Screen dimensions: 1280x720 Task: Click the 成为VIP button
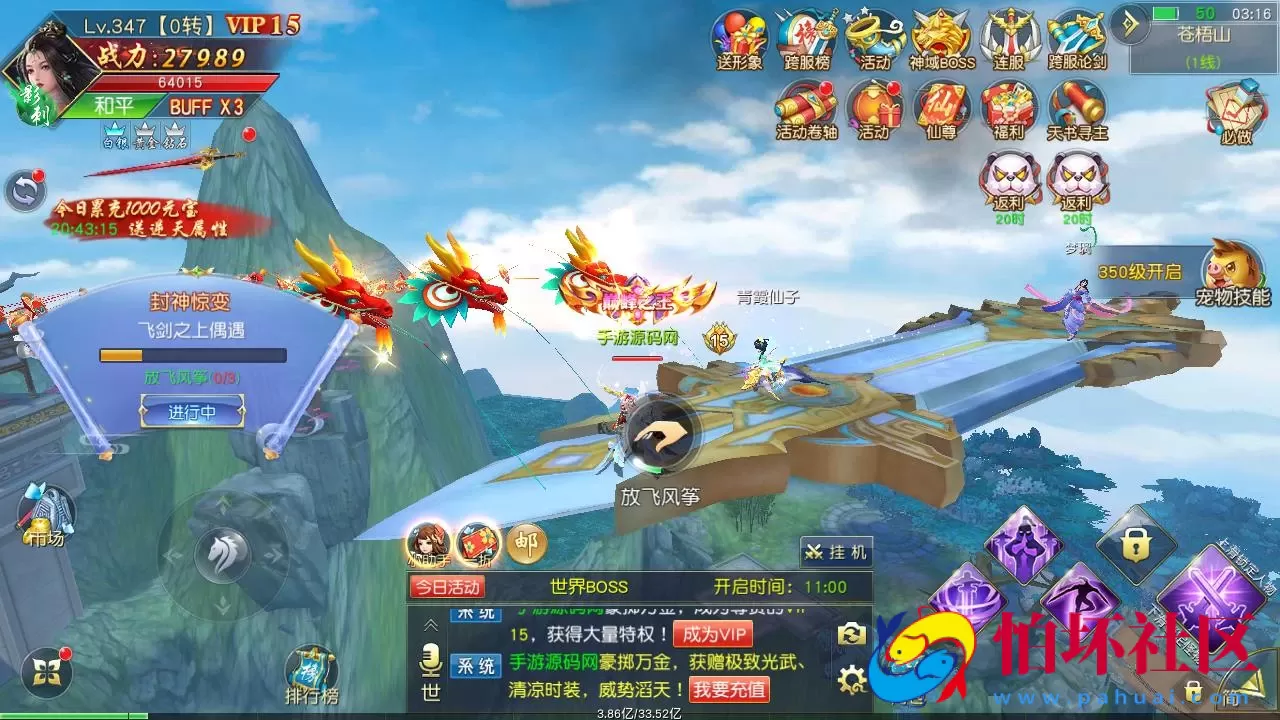click(x=713, y=633)
